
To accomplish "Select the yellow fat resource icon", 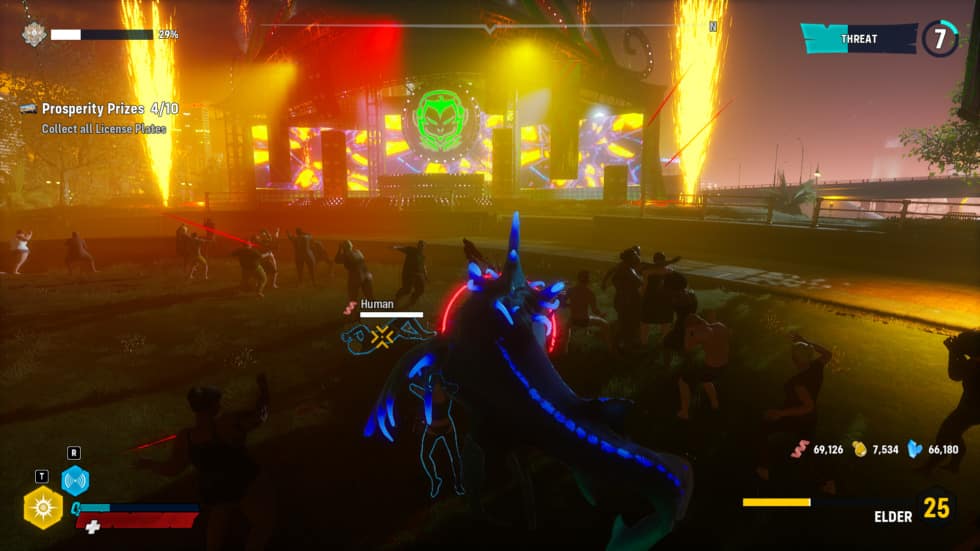I will point(858,449).
